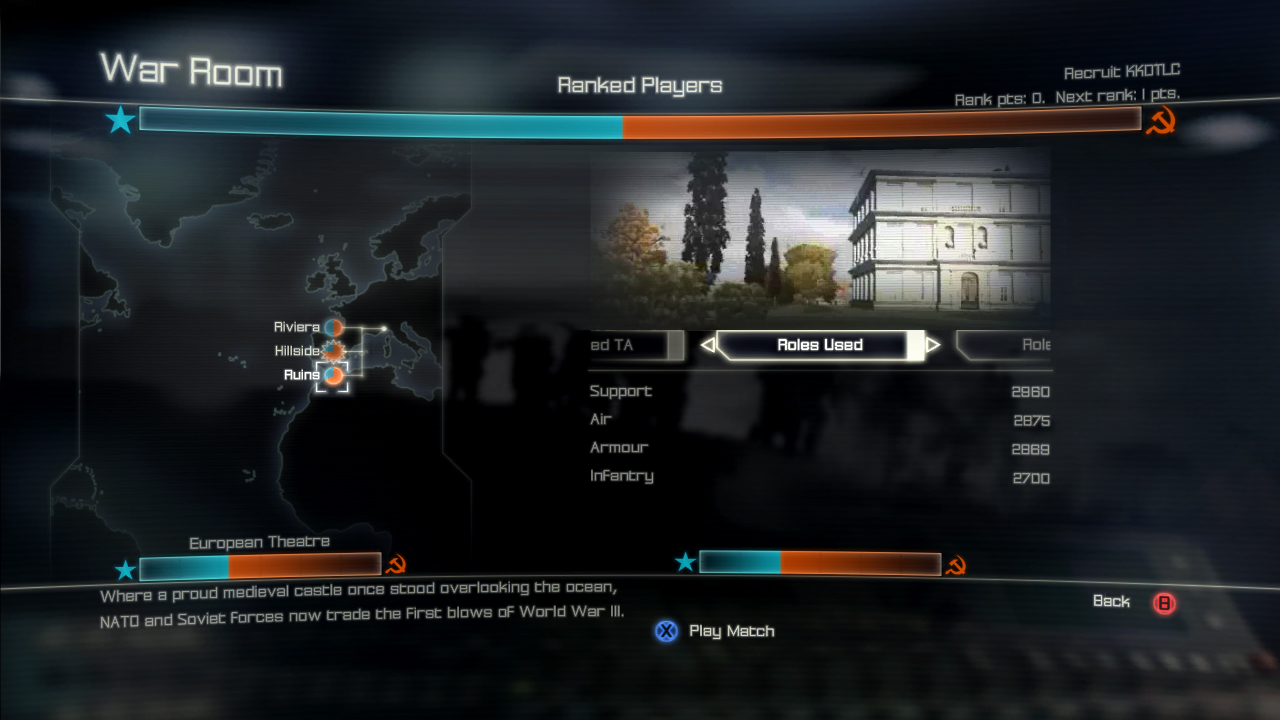Select the Hillside map marker
Screen dimensions: 1280x720
click(x=334, y=351)
